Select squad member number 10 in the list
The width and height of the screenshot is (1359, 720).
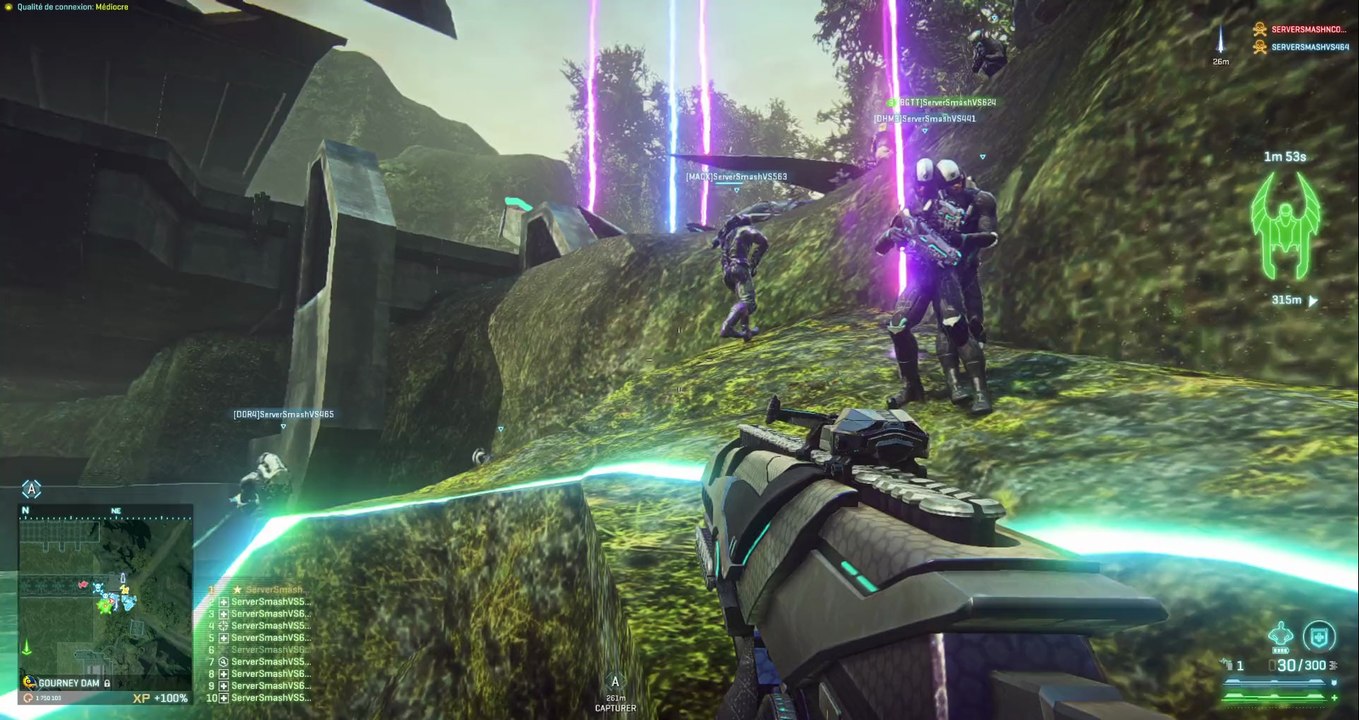265,698
